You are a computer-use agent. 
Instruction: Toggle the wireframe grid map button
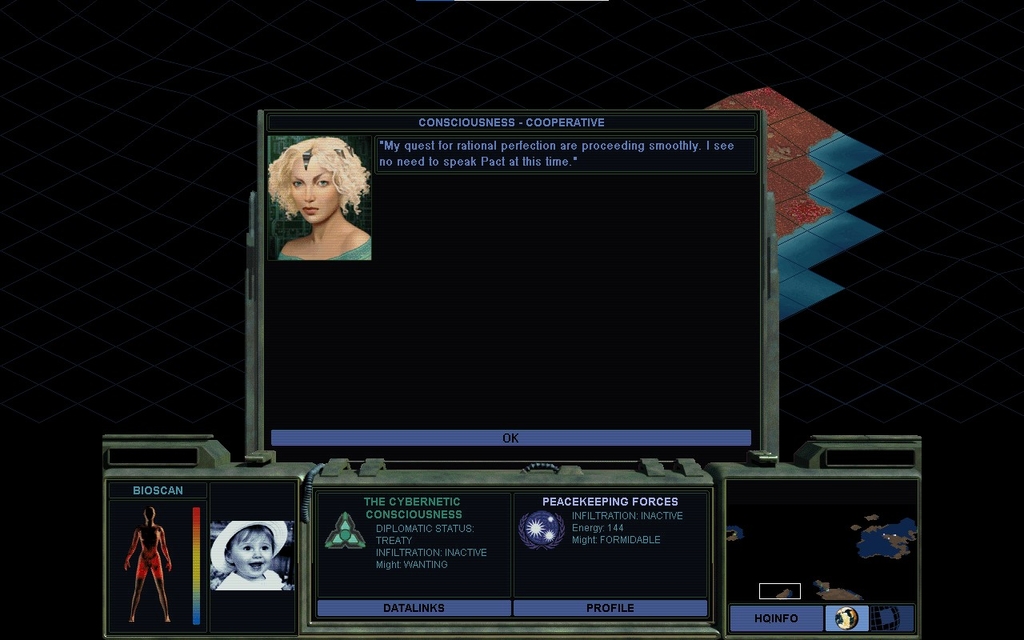coord(884,618)
